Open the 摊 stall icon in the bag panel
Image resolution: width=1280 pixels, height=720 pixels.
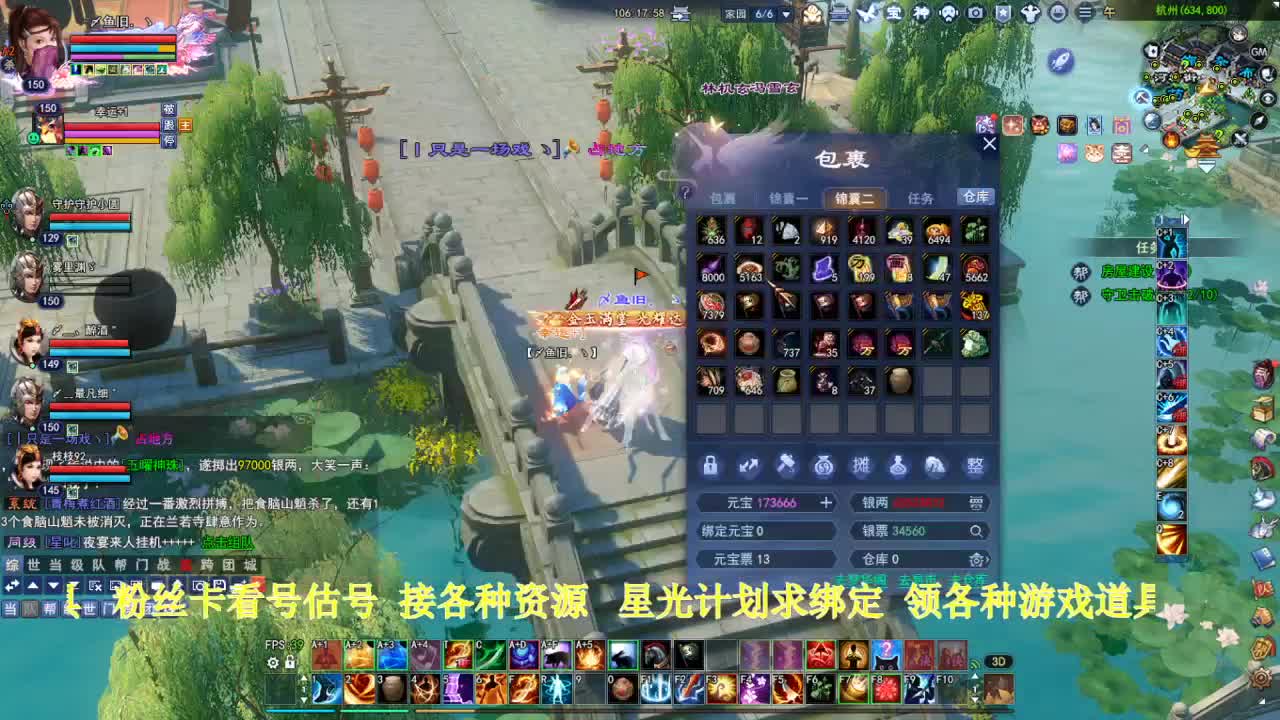[862, 467]
